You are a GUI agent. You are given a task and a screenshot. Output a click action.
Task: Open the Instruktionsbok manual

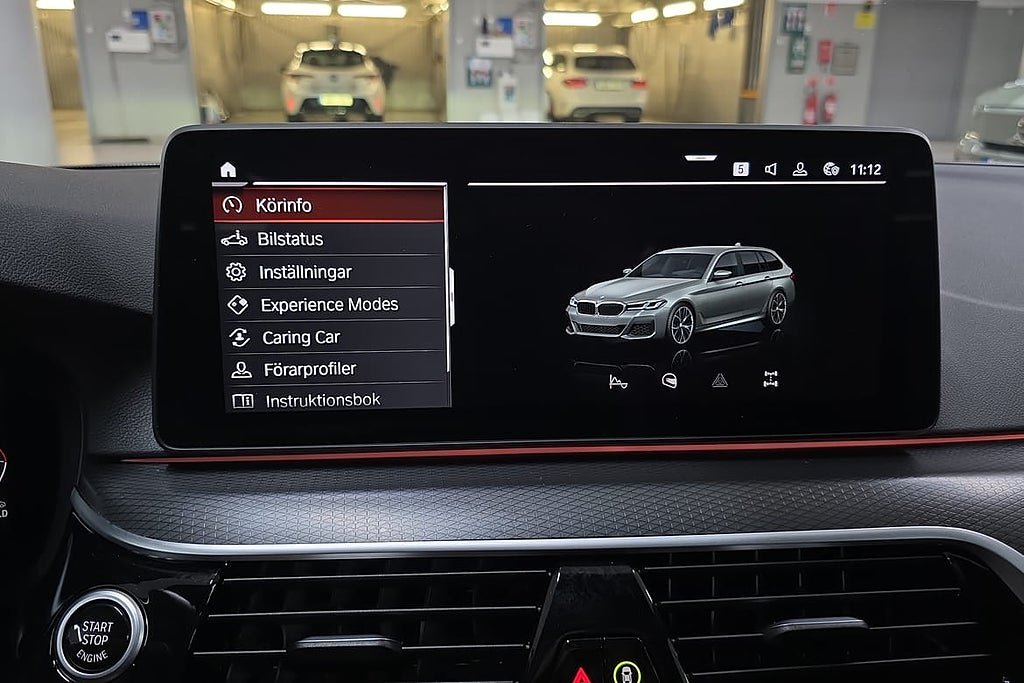[329, 400]
